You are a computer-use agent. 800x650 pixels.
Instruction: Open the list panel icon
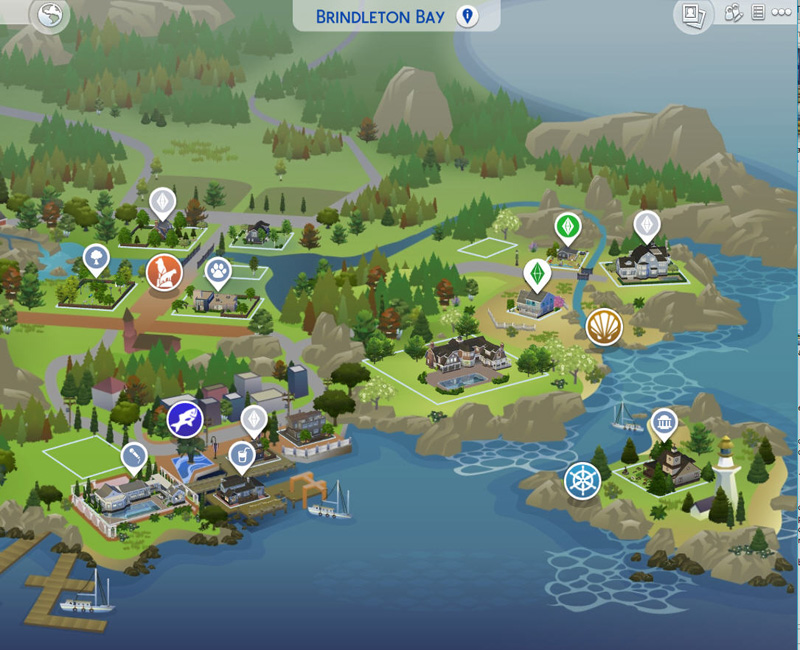tap(758, 13)
